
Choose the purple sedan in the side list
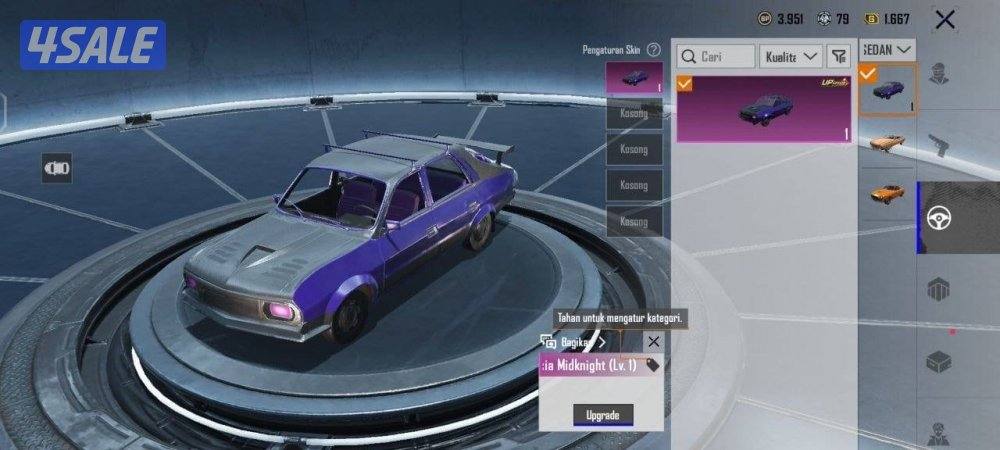coord(888,90)
